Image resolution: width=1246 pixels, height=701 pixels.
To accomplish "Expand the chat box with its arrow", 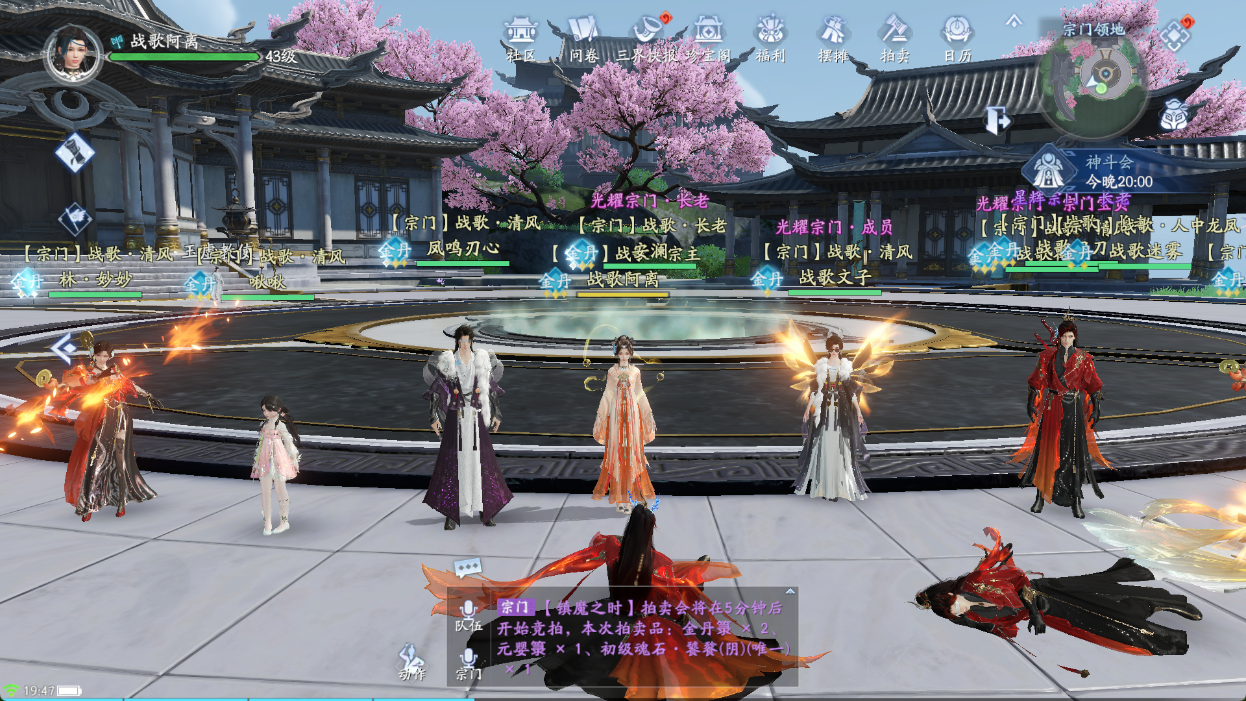I will pyautogui.click(x=790, y=591).
